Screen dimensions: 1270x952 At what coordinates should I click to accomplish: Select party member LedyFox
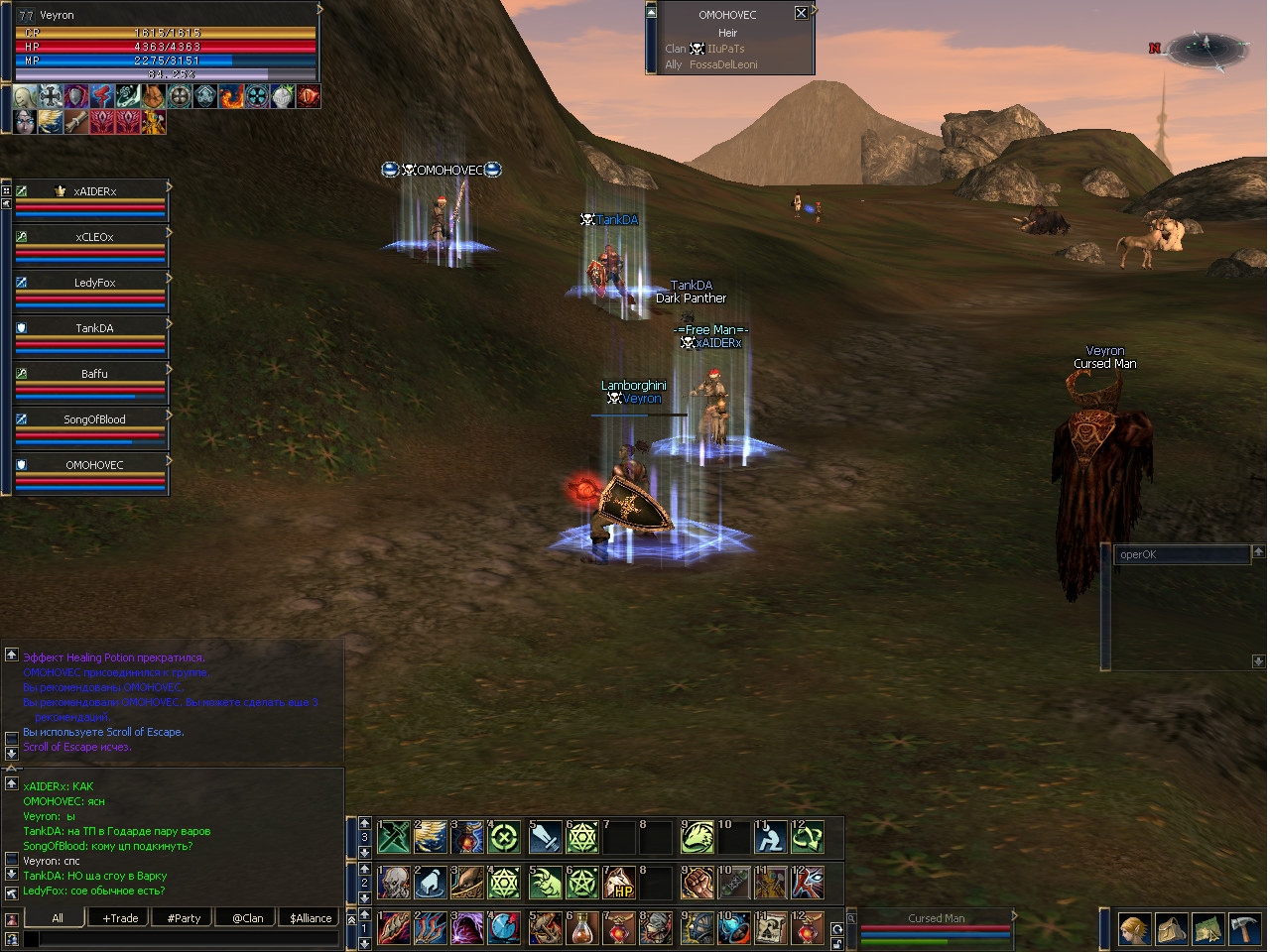click(x=93, y=283)
